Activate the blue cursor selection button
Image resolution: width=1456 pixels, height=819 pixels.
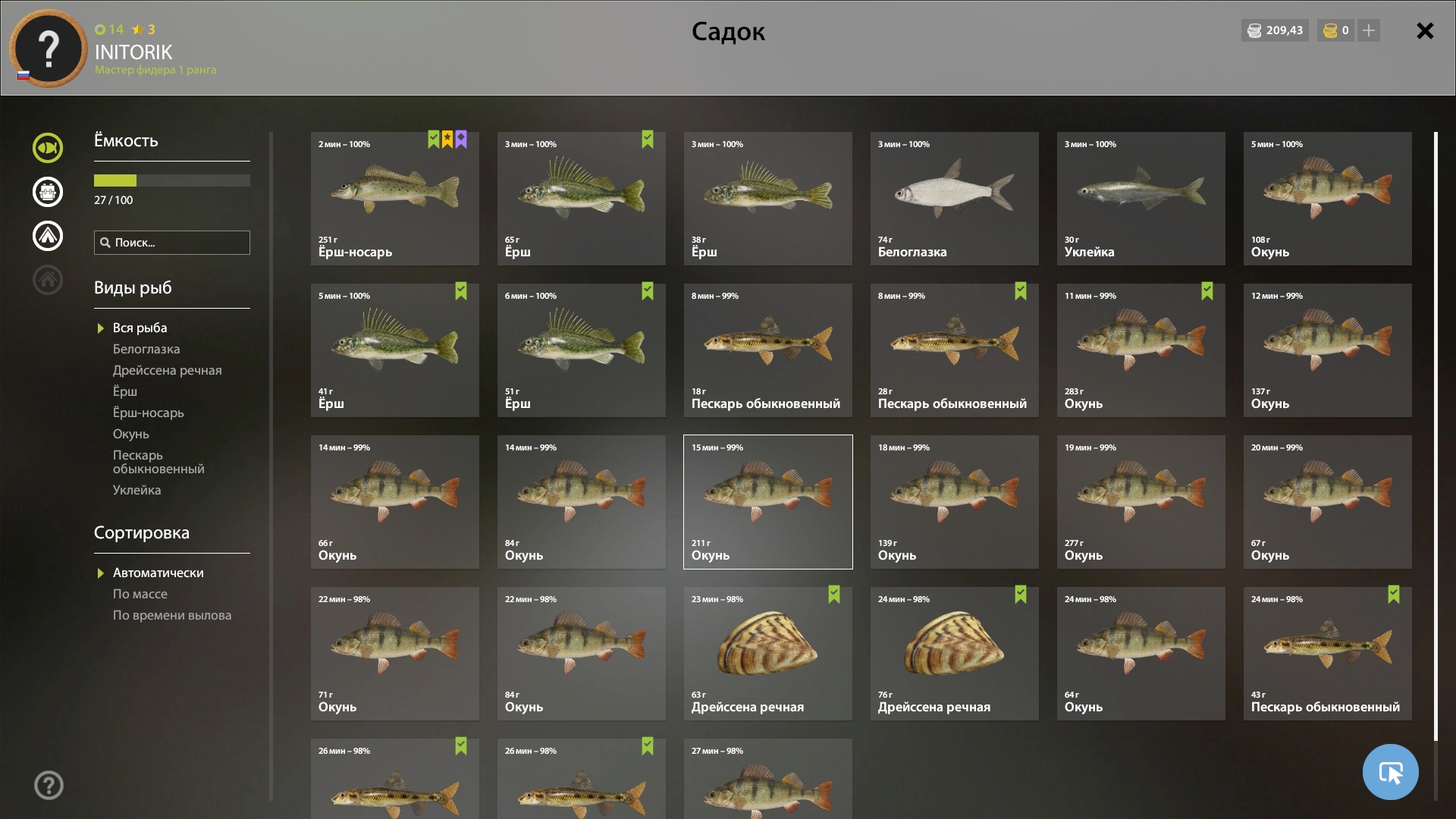(1390, 772)
